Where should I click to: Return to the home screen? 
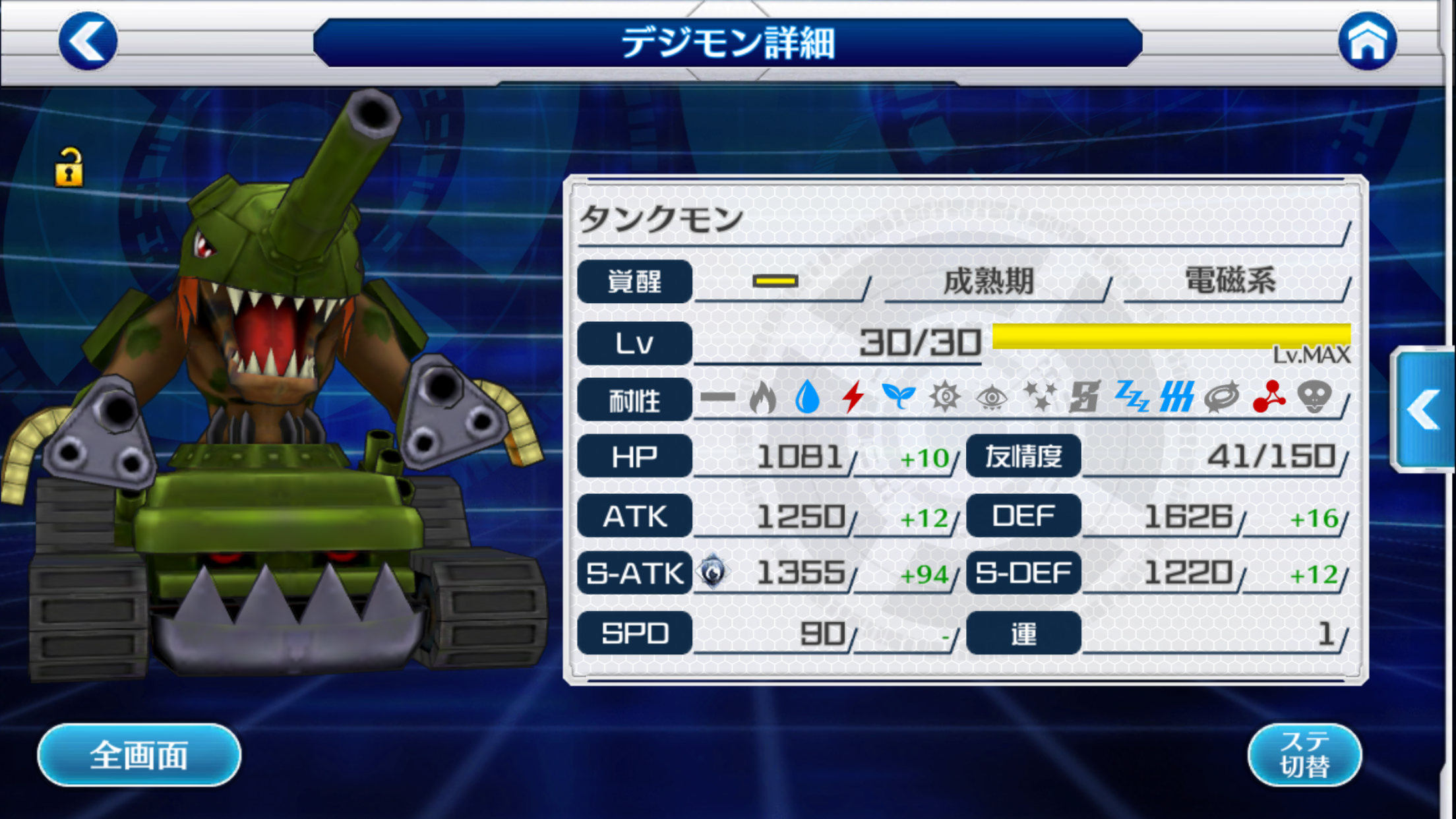1367,41
